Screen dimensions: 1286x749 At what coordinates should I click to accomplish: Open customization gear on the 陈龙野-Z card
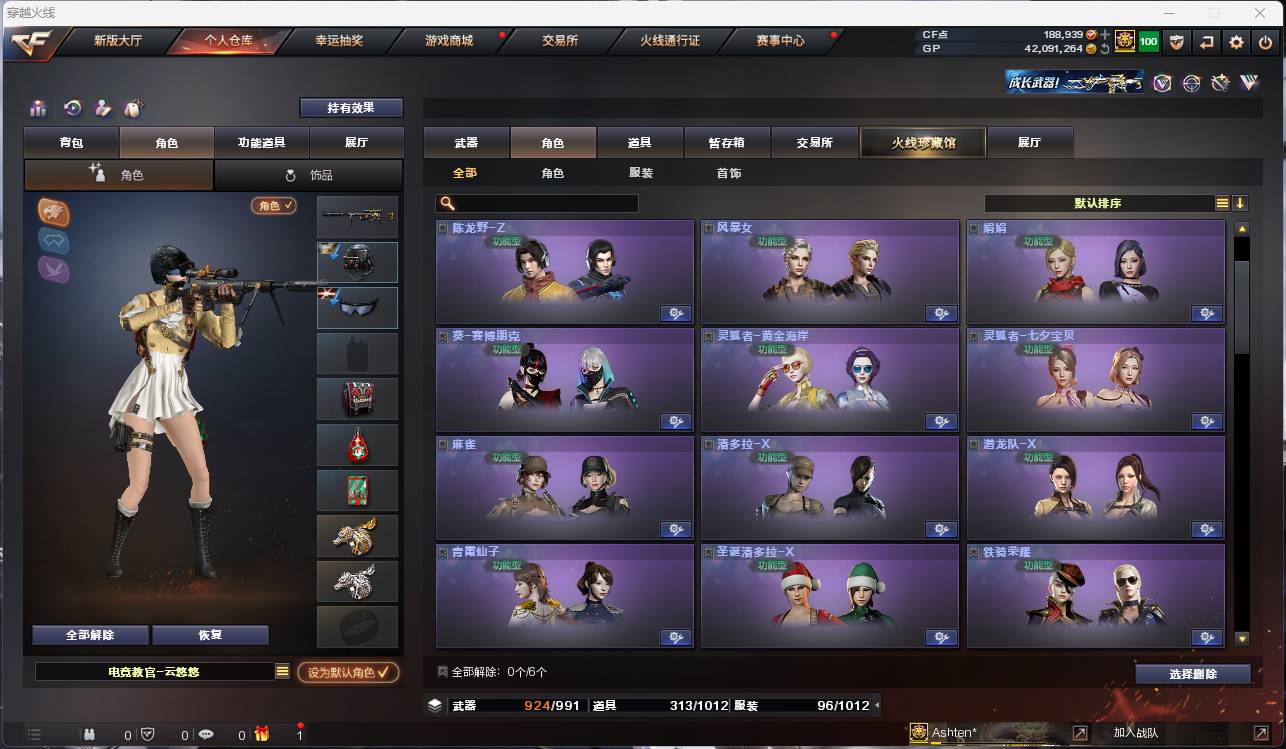click(x=676, y=313)
